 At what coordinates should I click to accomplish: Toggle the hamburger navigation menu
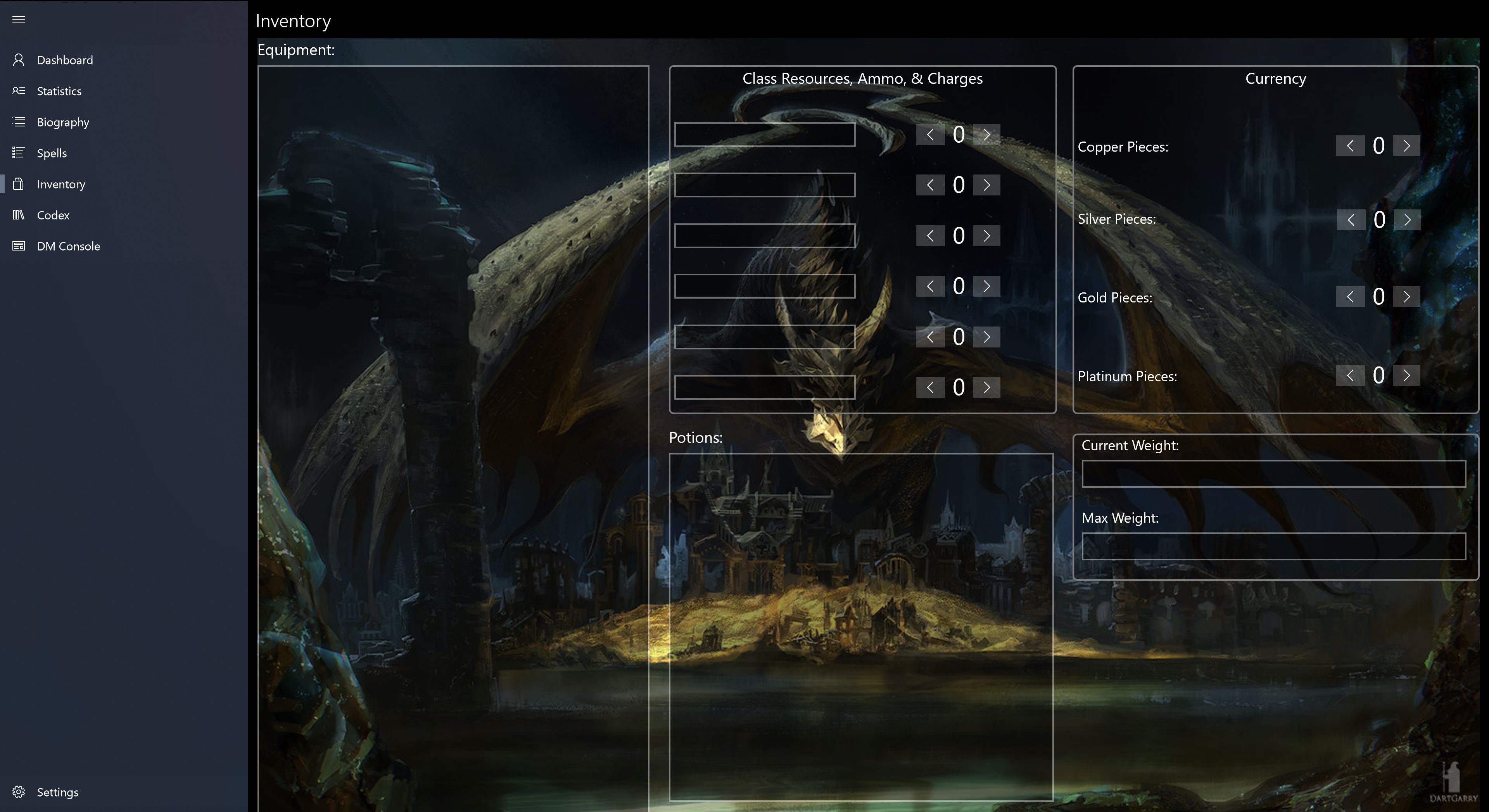[19, 20]
